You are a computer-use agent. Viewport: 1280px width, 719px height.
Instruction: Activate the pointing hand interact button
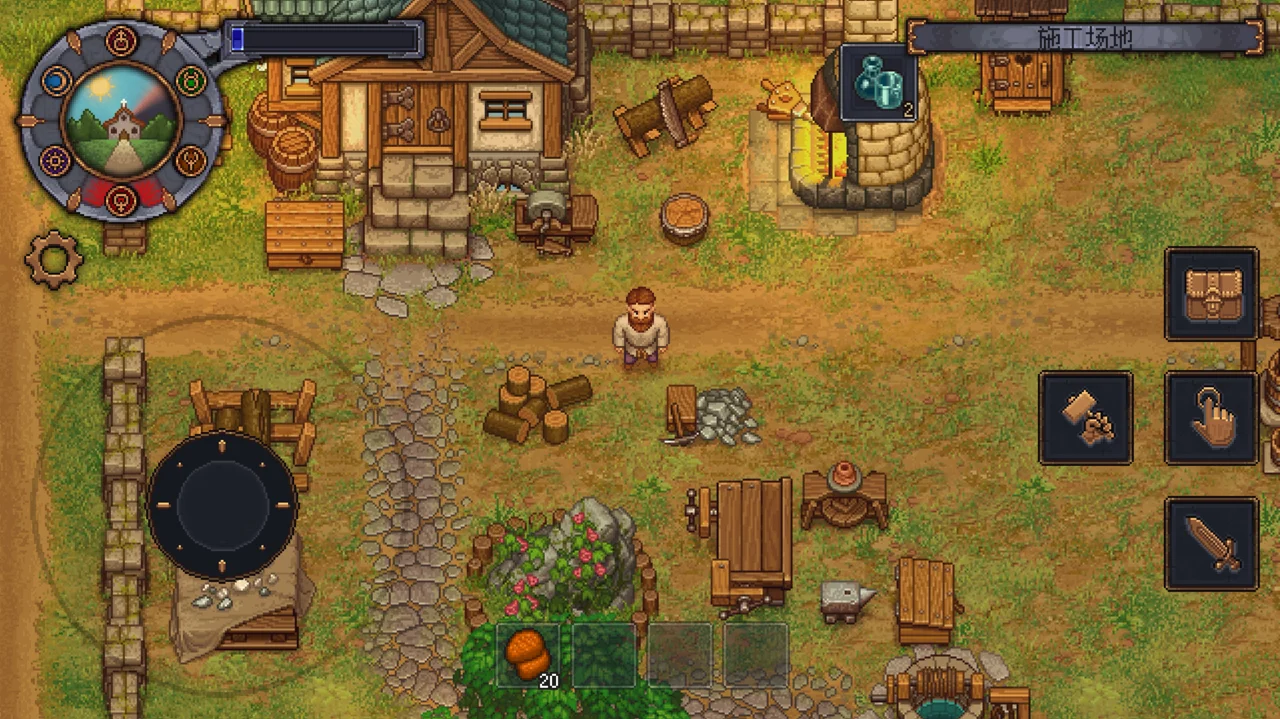point(1211,418)
